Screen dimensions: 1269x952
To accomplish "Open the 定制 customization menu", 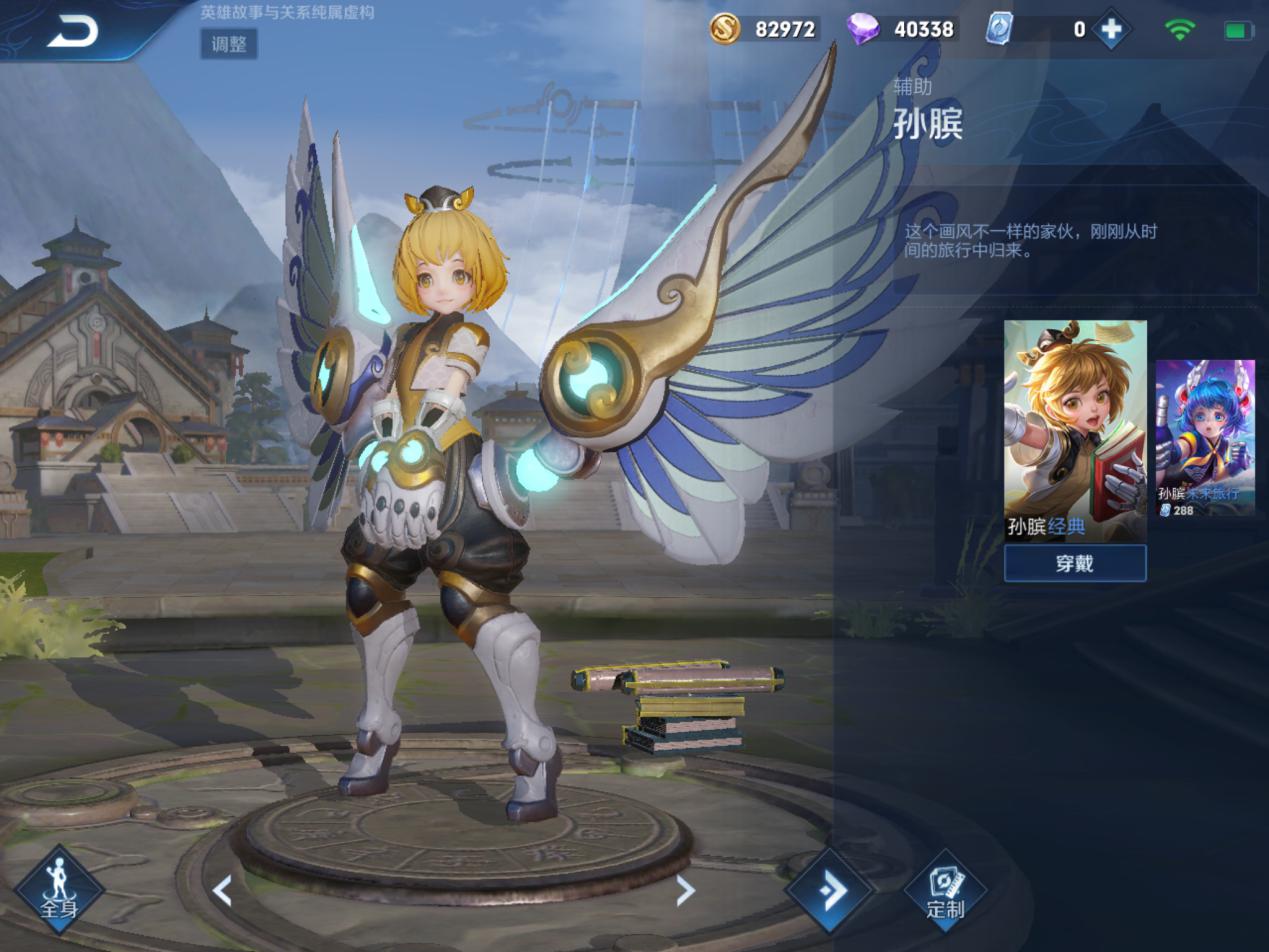I will pyautogui.click(x=945, y=889).
